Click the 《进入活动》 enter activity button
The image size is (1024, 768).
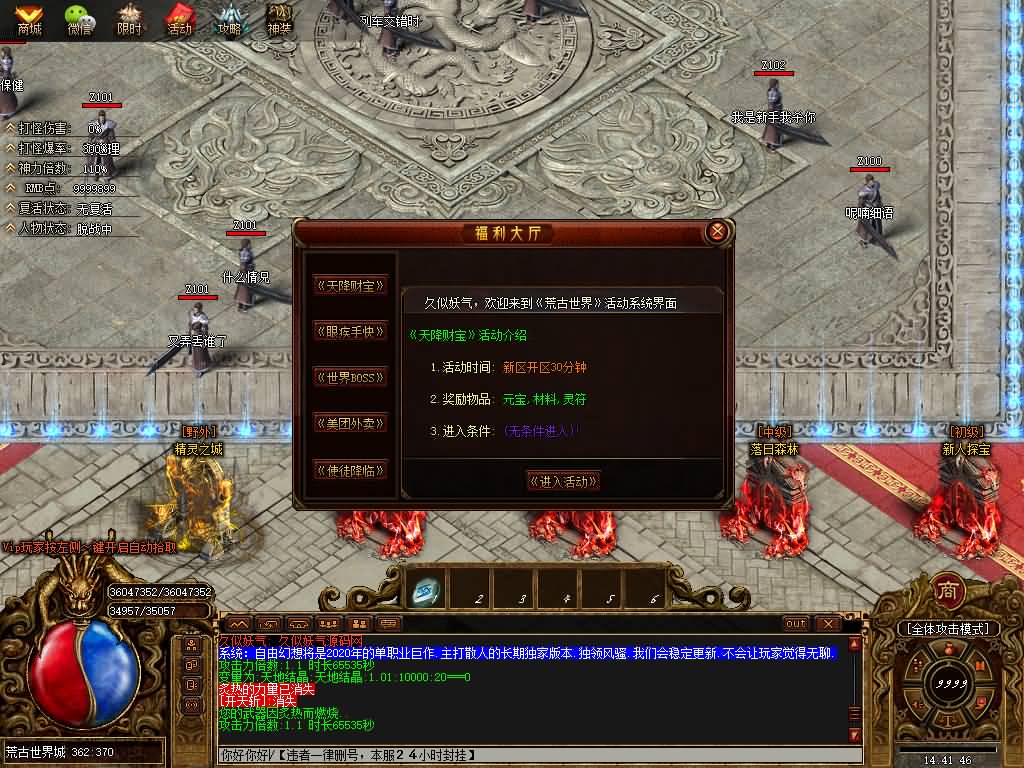(x=563, y=481)
